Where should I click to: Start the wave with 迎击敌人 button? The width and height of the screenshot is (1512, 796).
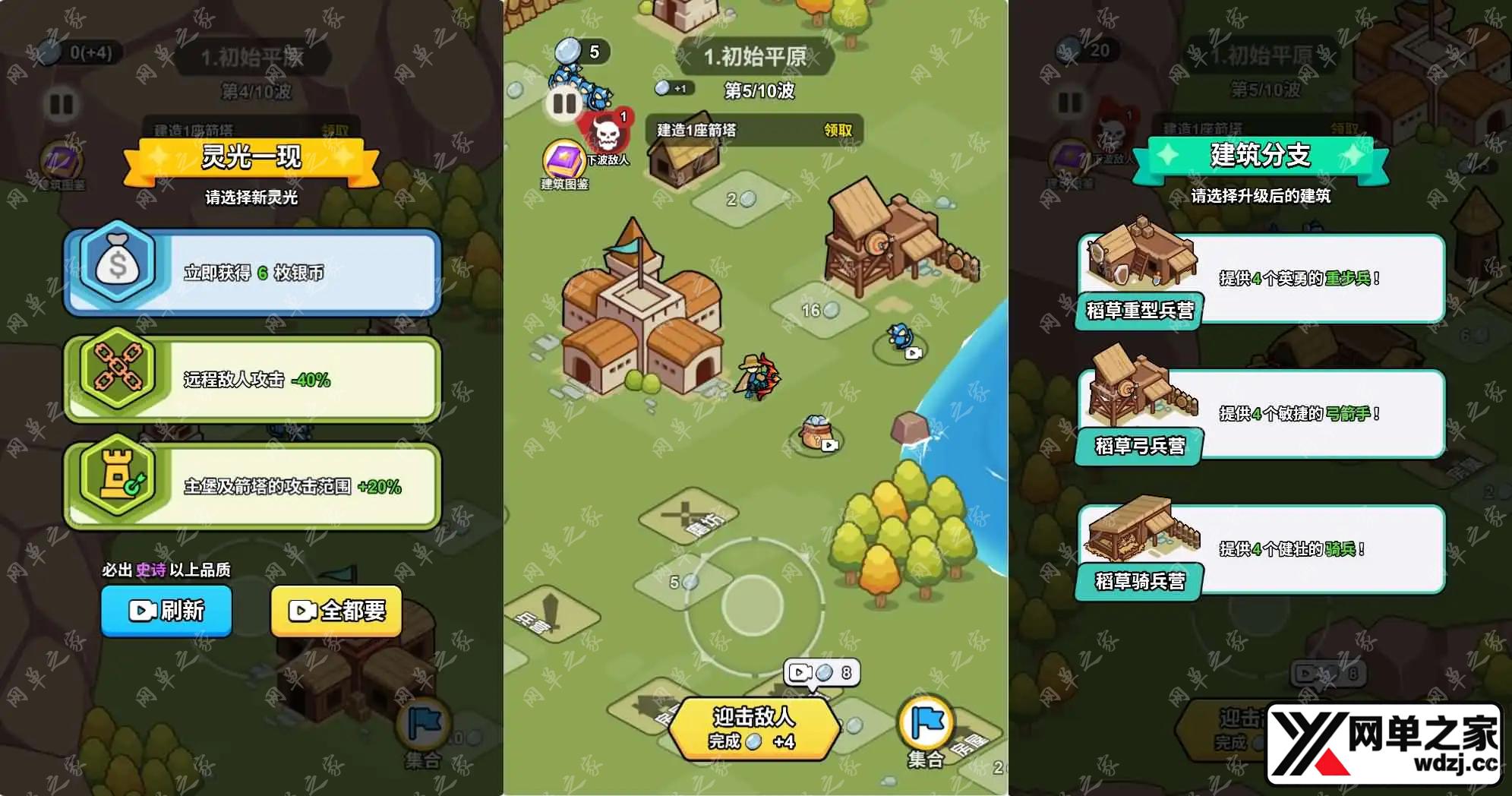point(753,728)
